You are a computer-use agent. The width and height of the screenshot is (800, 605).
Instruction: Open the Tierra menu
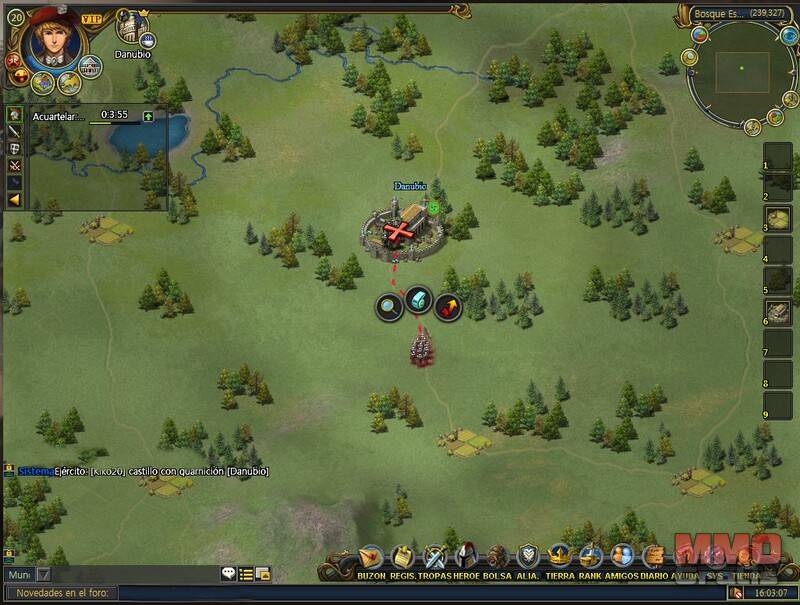tap(560, 556)
